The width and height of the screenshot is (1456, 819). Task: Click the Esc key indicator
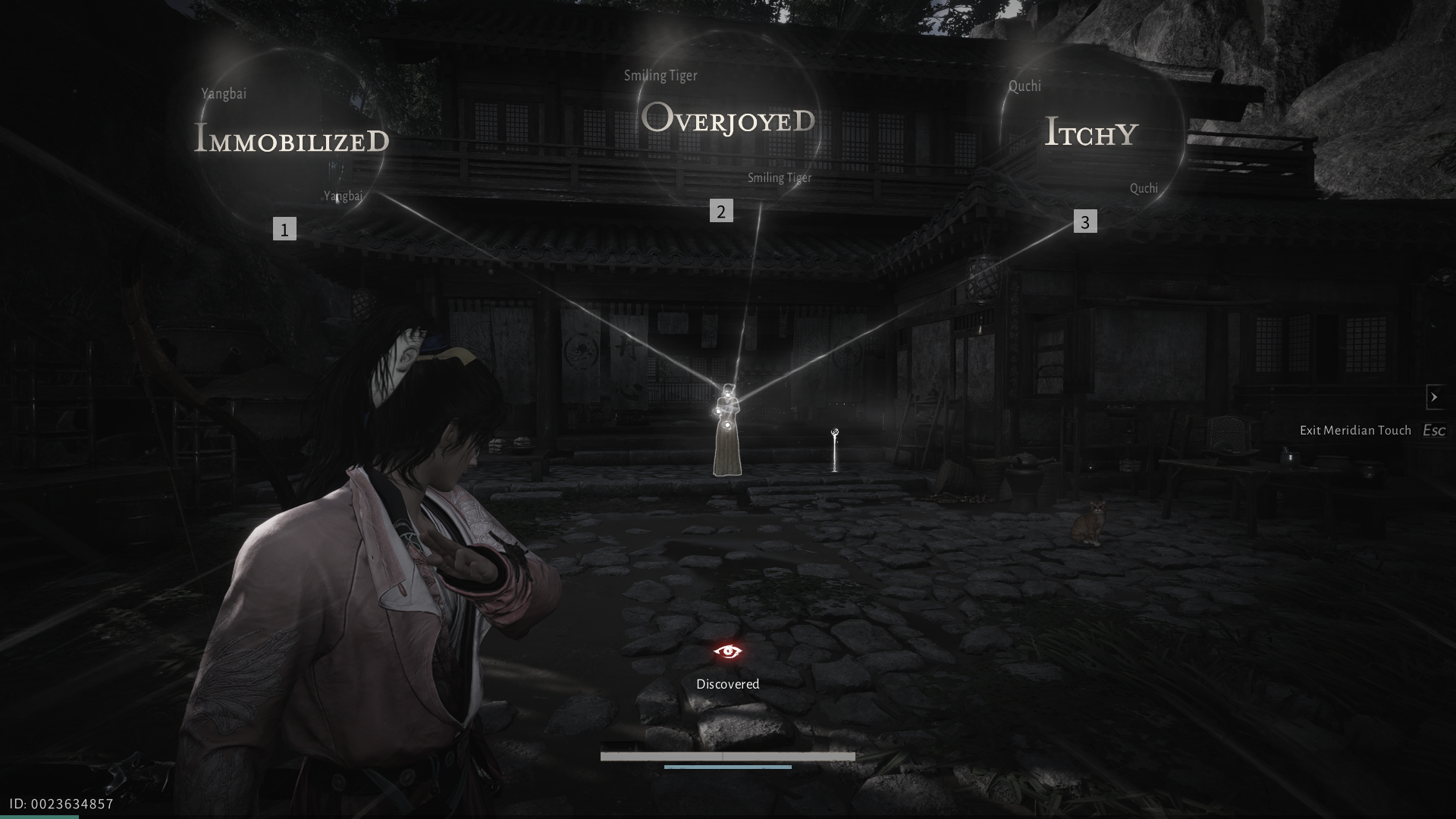pos(1433,429)
